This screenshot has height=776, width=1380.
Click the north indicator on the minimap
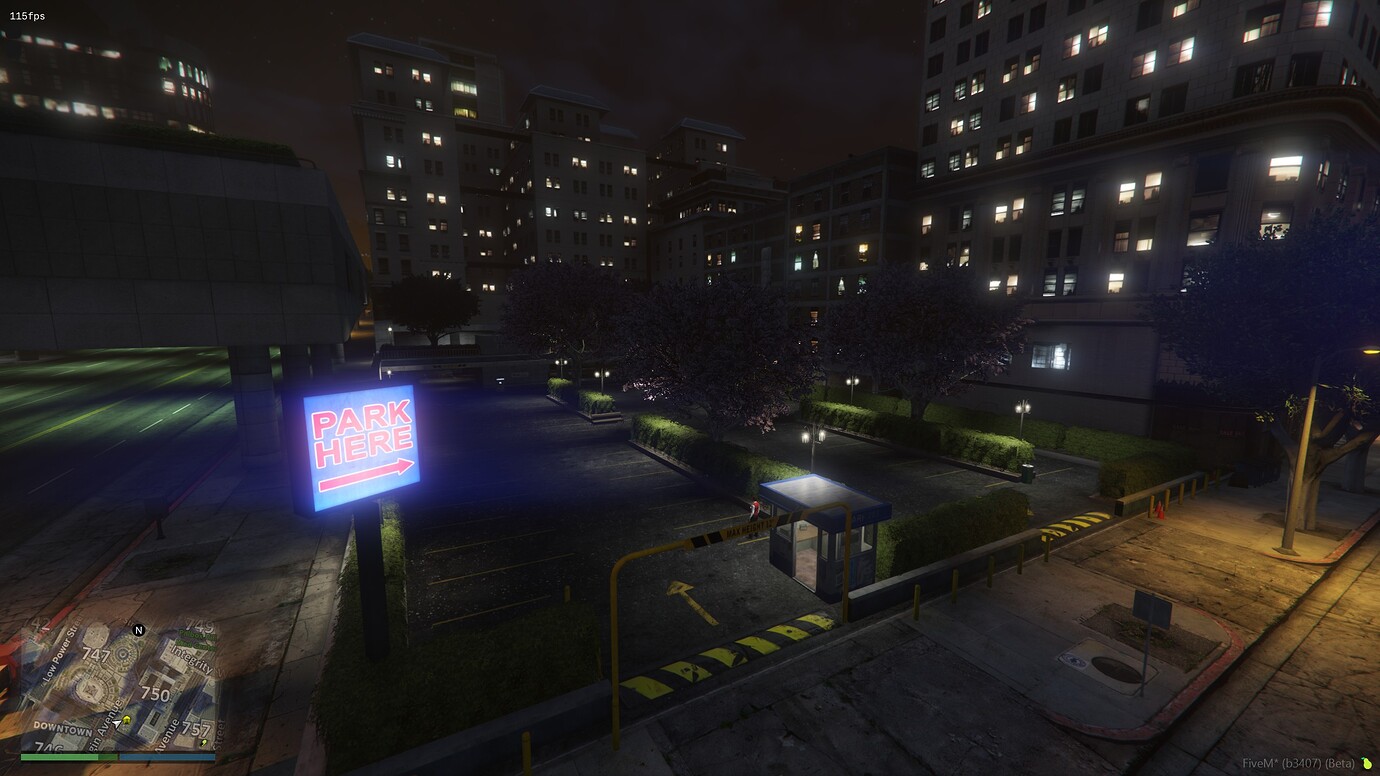click(x=138, y=630)
